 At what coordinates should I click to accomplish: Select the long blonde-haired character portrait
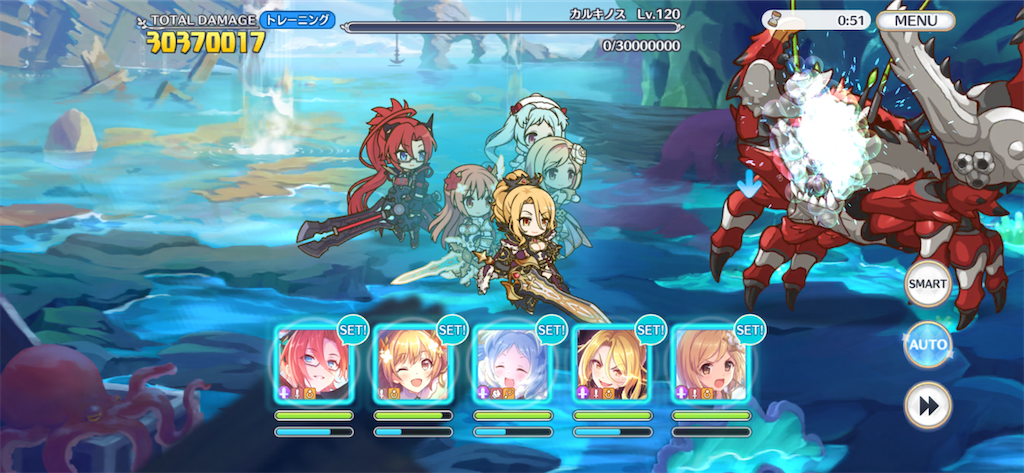click(x=609, y=364)
